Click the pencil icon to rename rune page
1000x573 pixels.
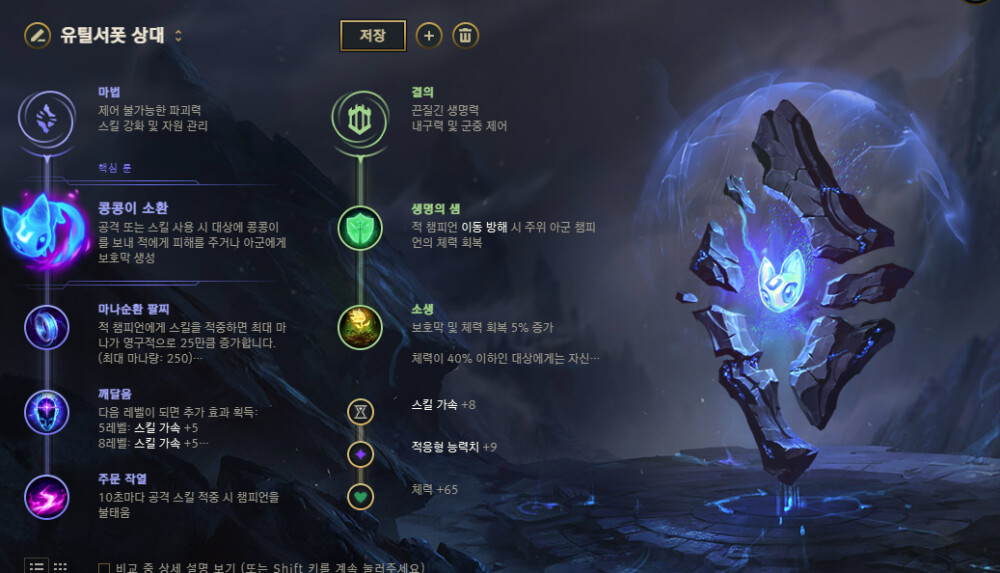click(x=37, y=36)
